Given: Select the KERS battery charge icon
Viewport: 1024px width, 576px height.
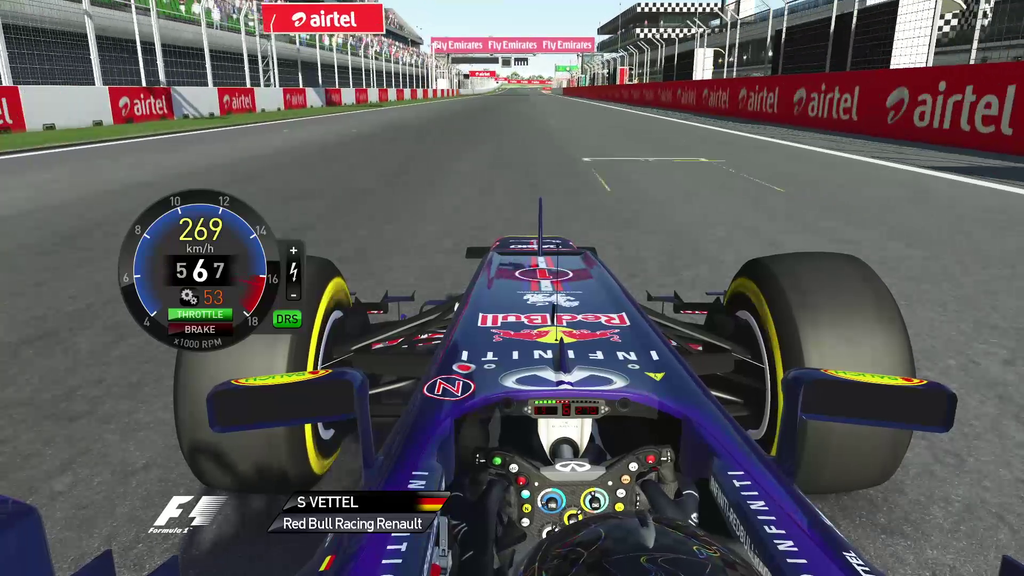Looking at the screenshot, I should pos(293,271).
